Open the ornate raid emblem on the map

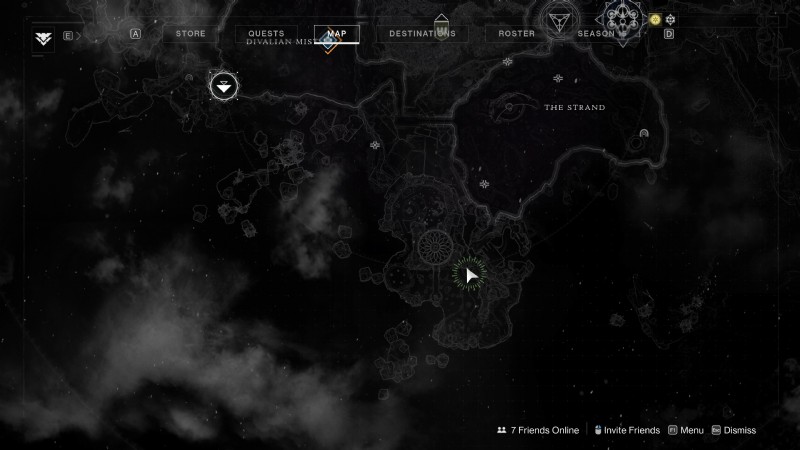pyautogui.click(x=623, y=20)
